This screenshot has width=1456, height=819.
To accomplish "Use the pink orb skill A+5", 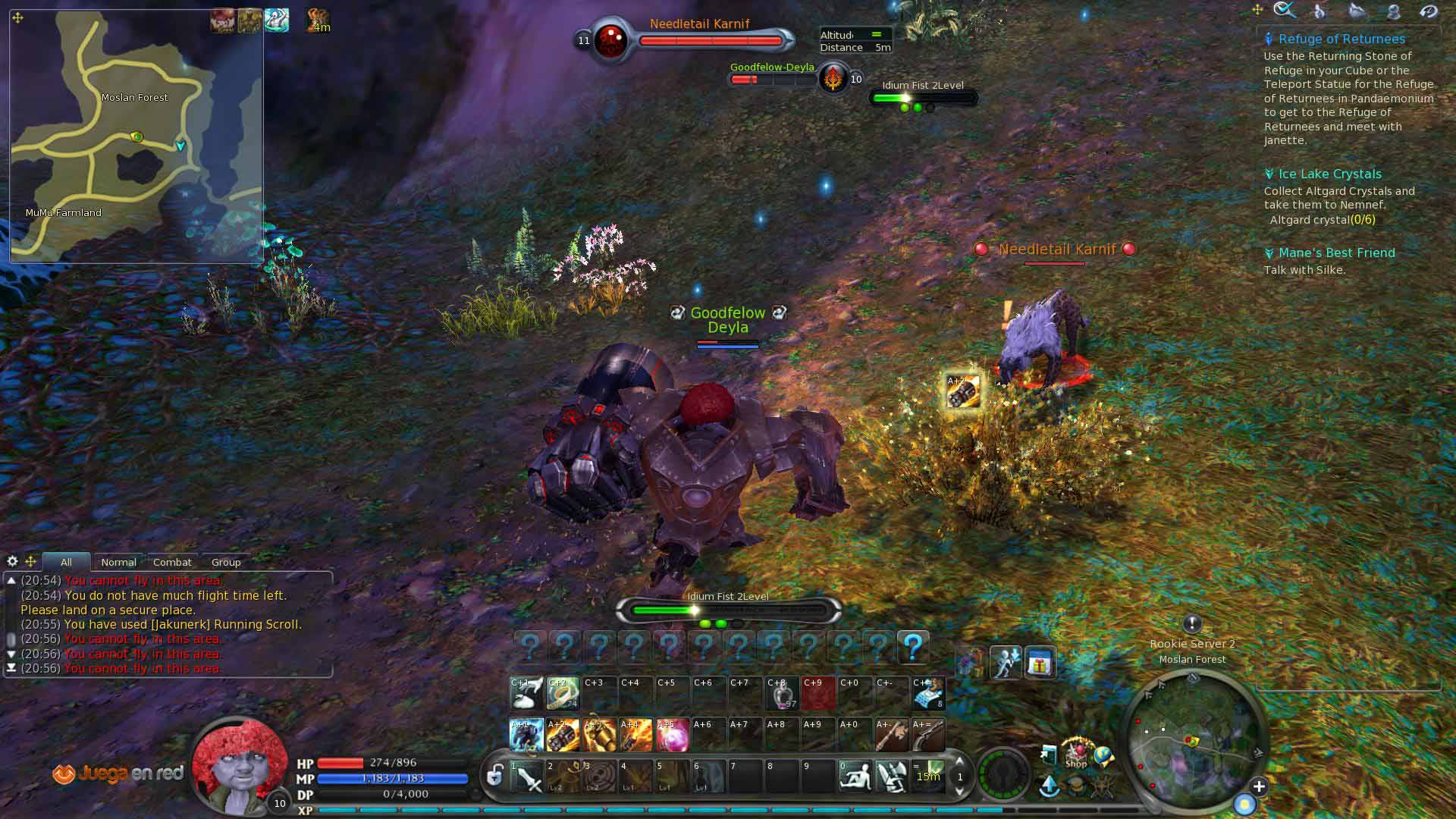I will click(672, 735).
